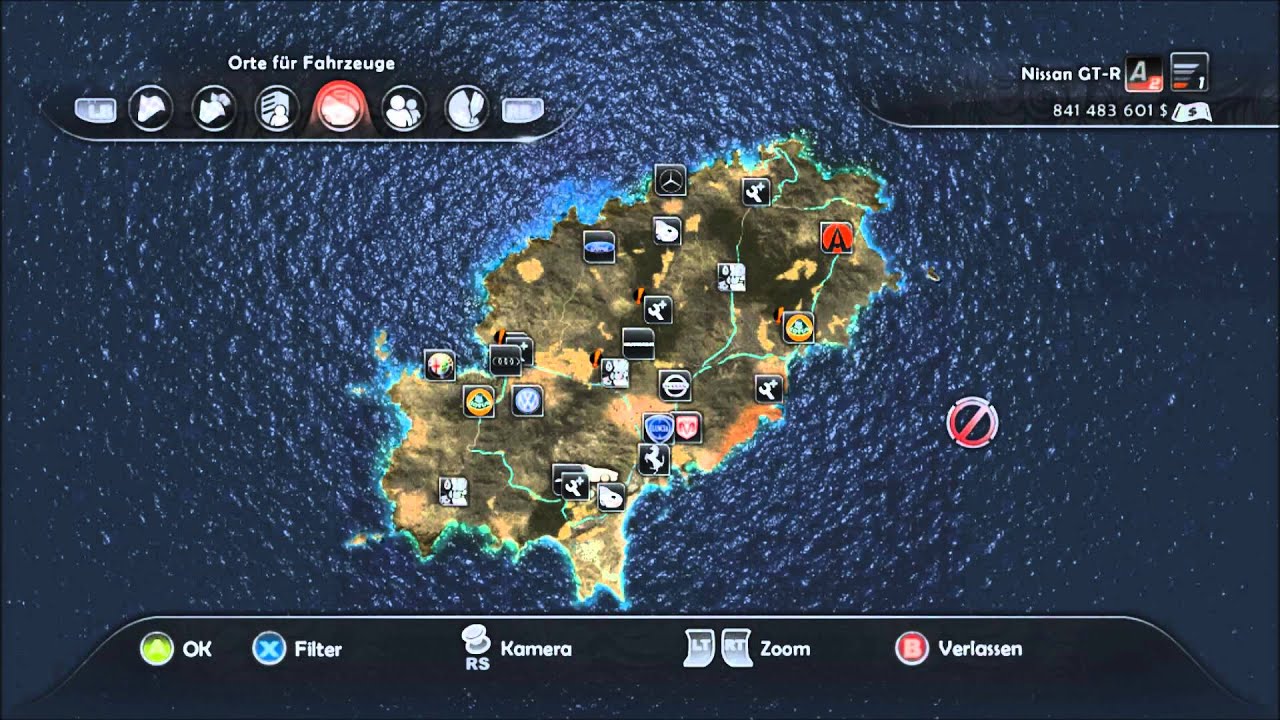Pick the Alfa Romeo dealer marker

tap(439, 365)
